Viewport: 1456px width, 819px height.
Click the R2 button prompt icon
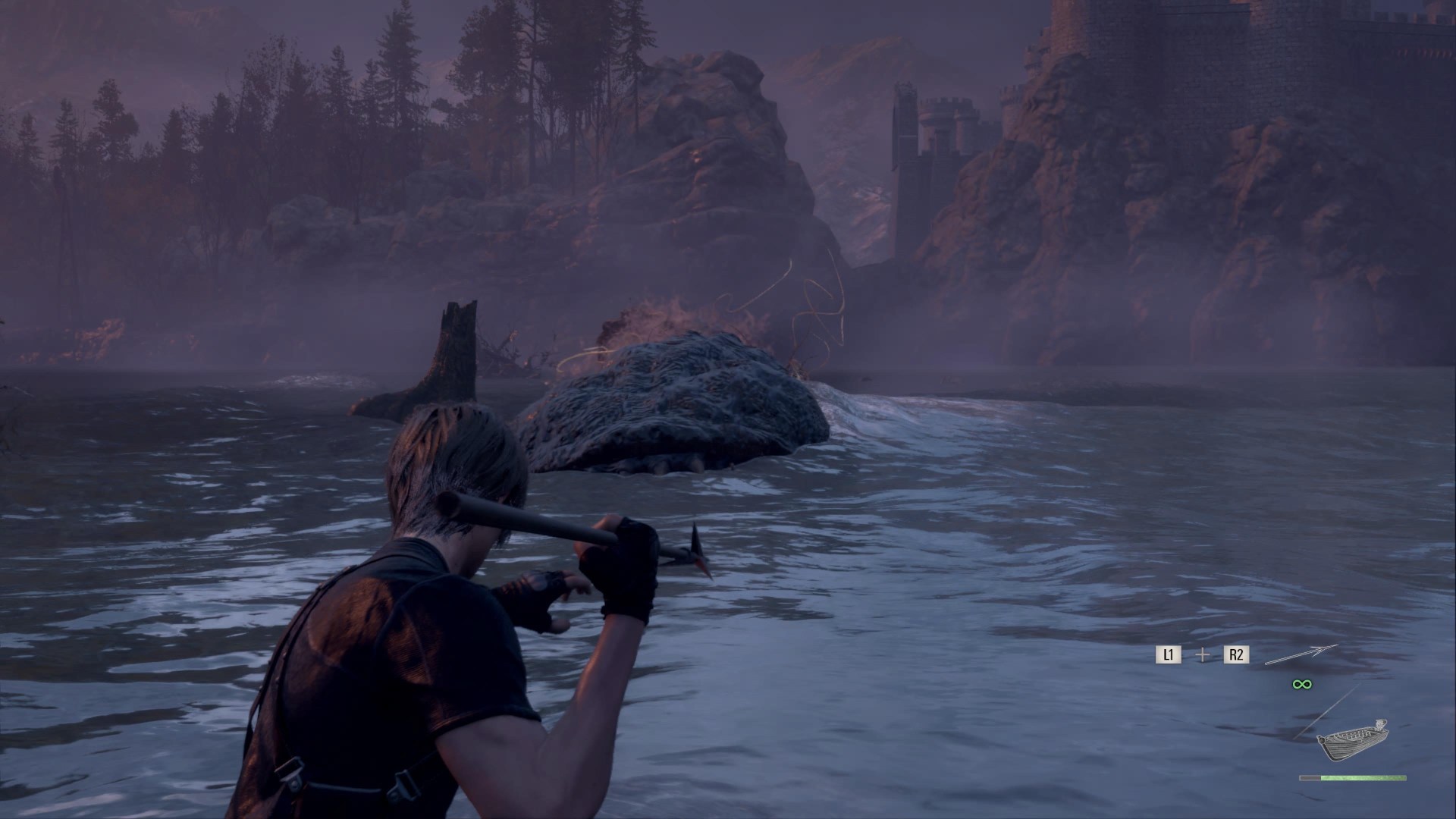click(x=1236, y=654)
